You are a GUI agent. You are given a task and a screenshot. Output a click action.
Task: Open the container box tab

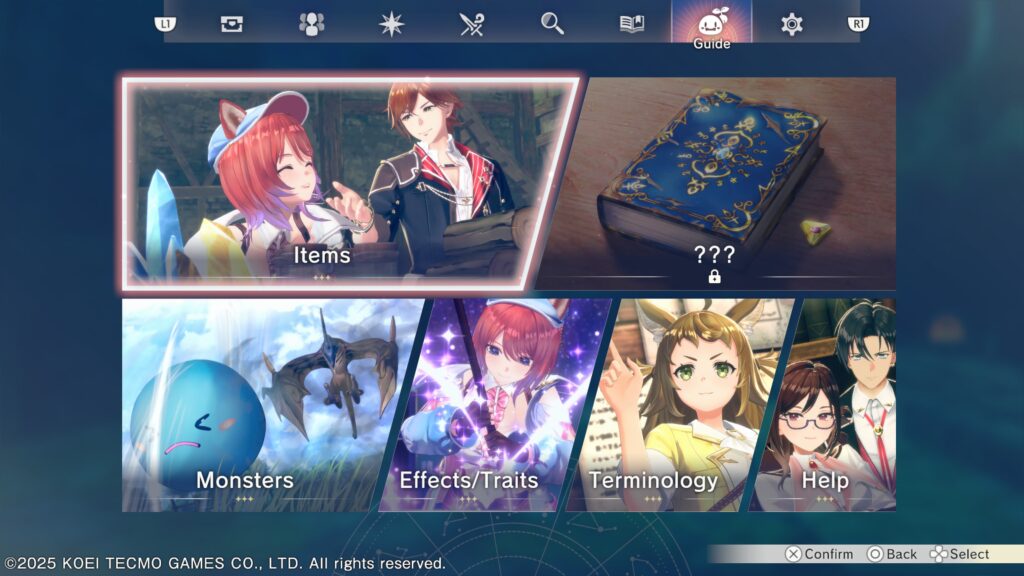click(x=232, y=24)
